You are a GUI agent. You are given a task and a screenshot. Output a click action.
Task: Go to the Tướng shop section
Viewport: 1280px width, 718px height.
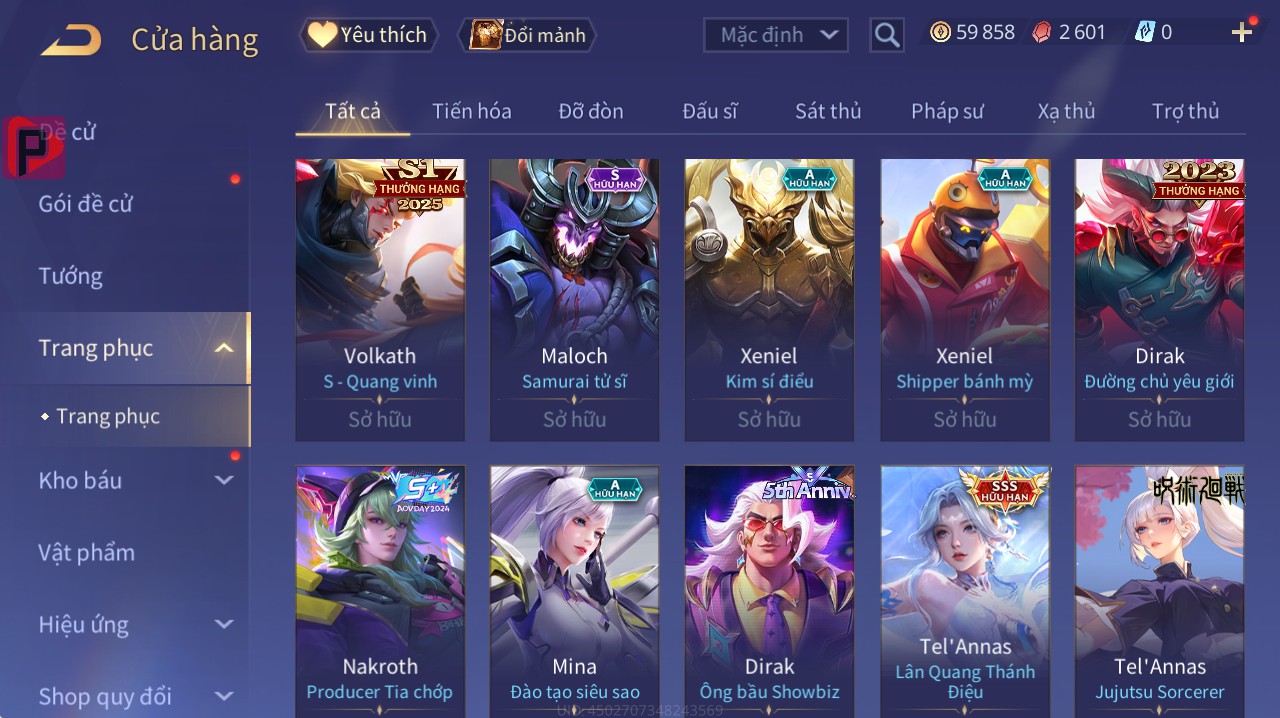click(x=71, y=276)
